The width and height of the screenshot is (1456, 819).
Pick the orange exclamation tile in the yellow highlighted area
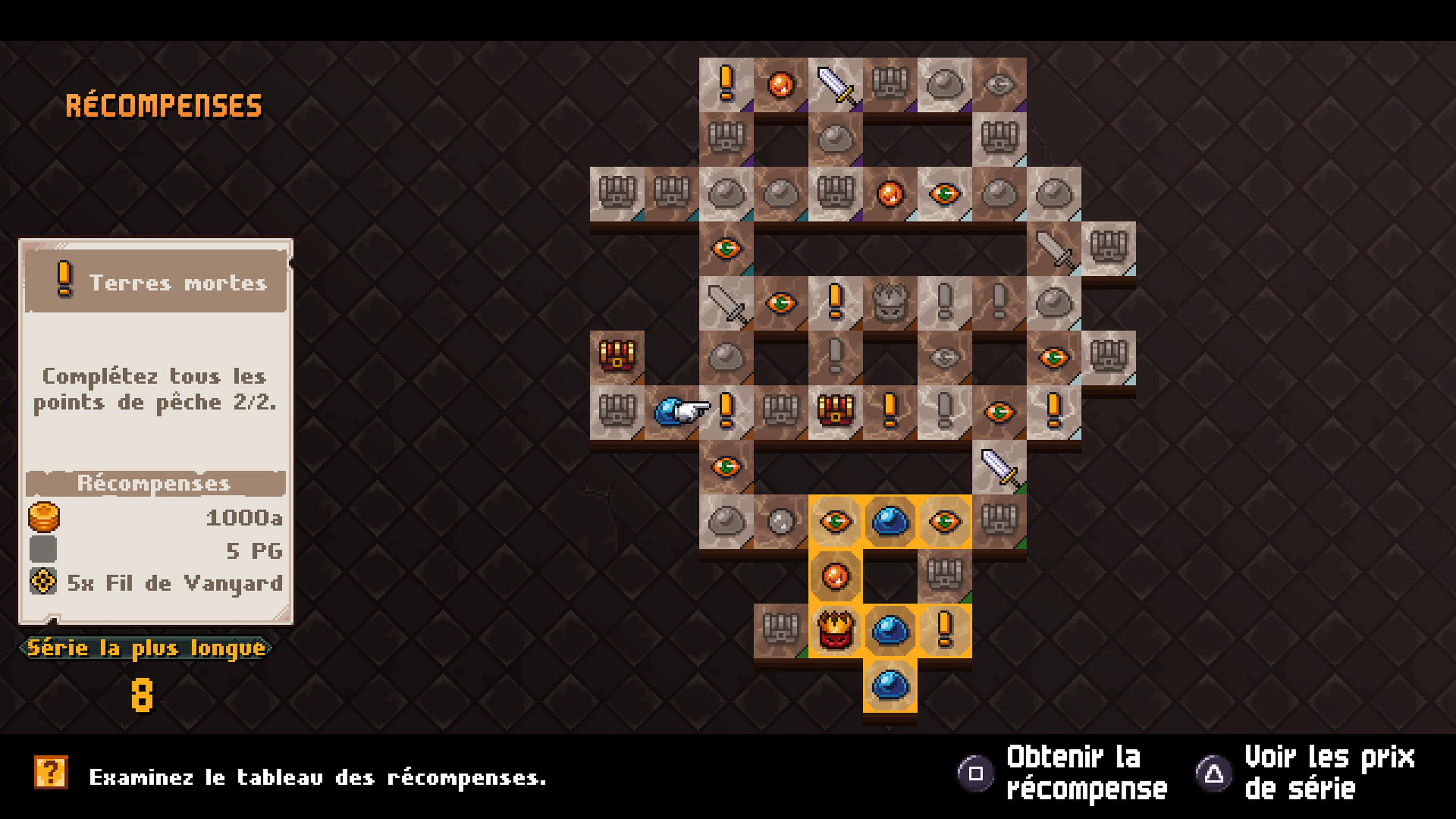click(945, 630)
